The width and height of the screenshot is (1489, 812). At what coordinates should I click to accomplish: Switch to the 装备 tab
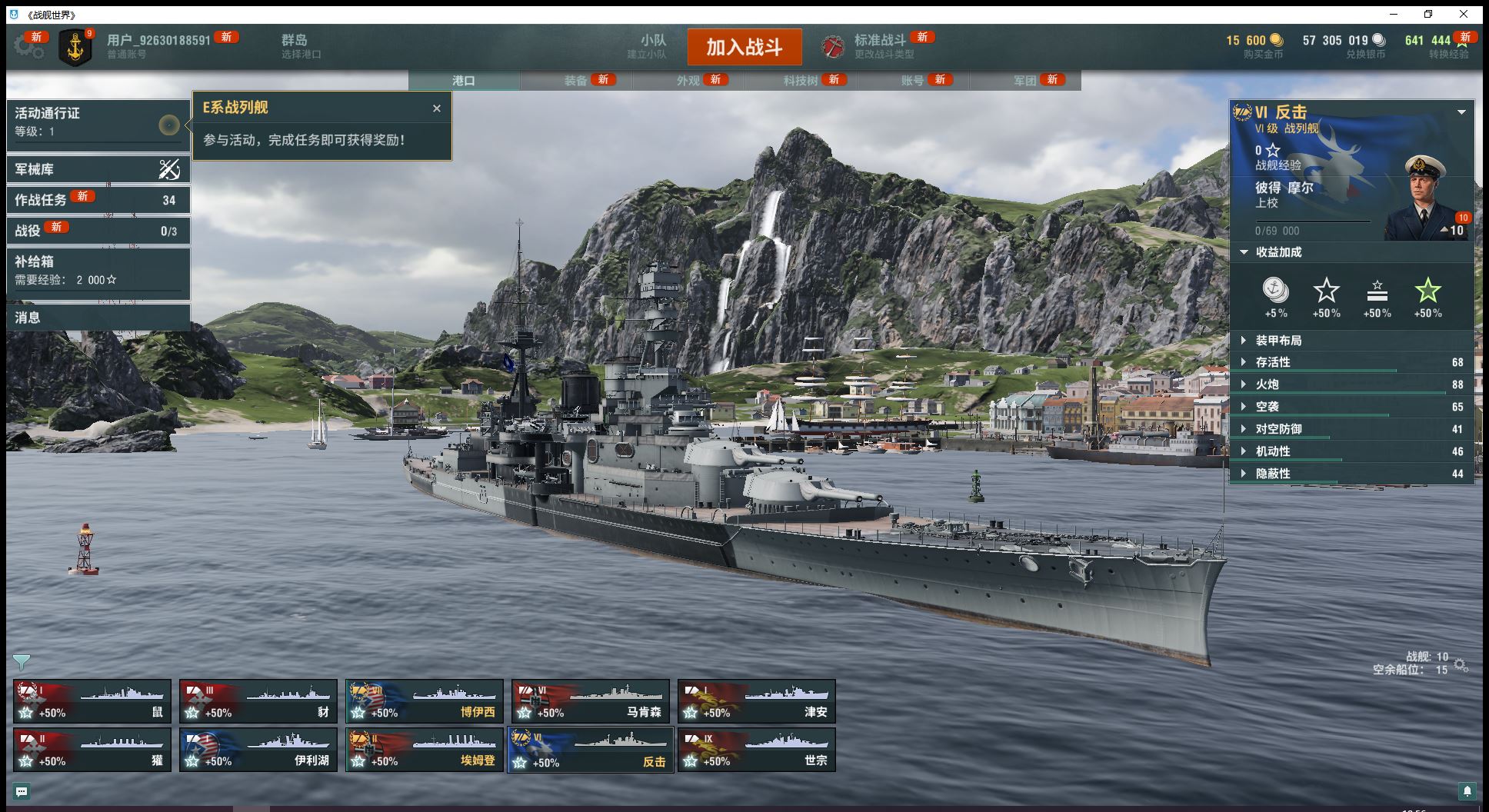[575, 81]
